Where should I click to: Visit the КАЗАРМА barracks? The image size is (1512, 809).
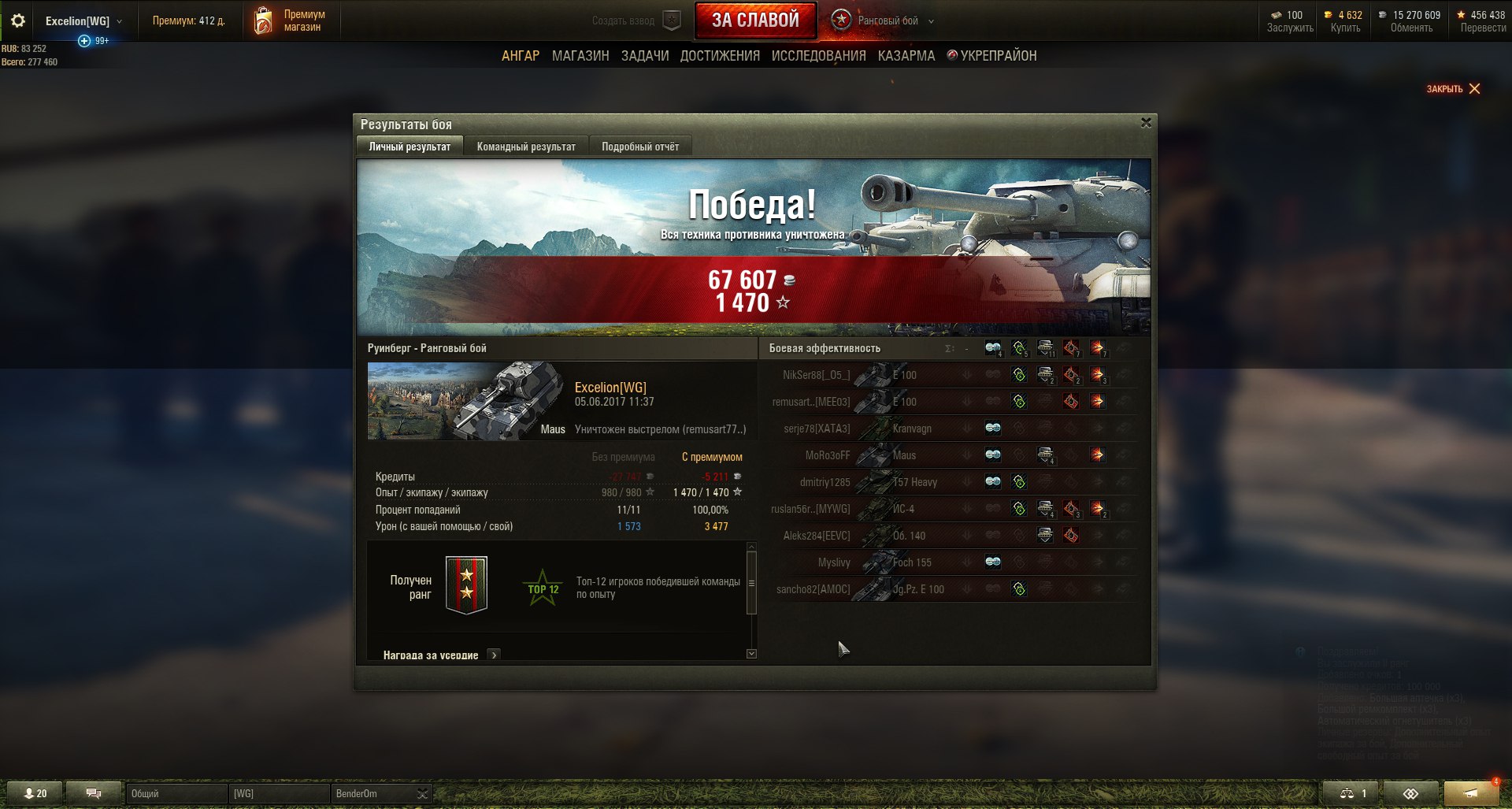[906, 56]
